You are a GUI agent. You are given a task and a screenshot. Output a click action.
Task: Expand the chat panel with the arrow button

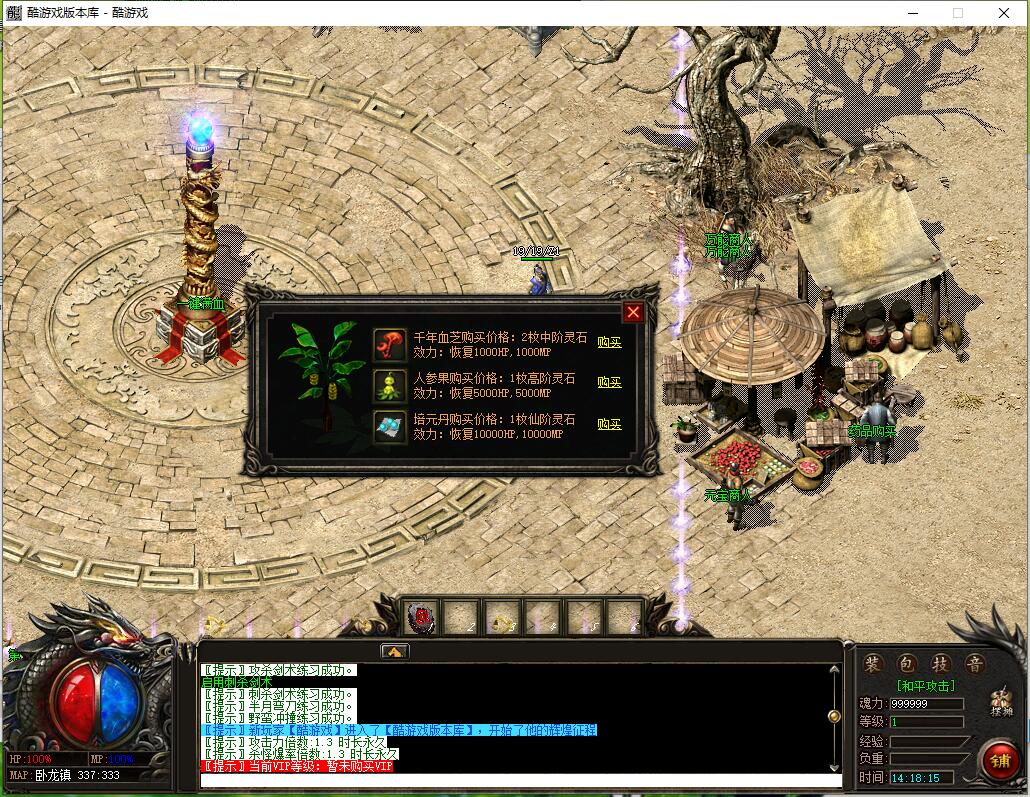[394, 651]
